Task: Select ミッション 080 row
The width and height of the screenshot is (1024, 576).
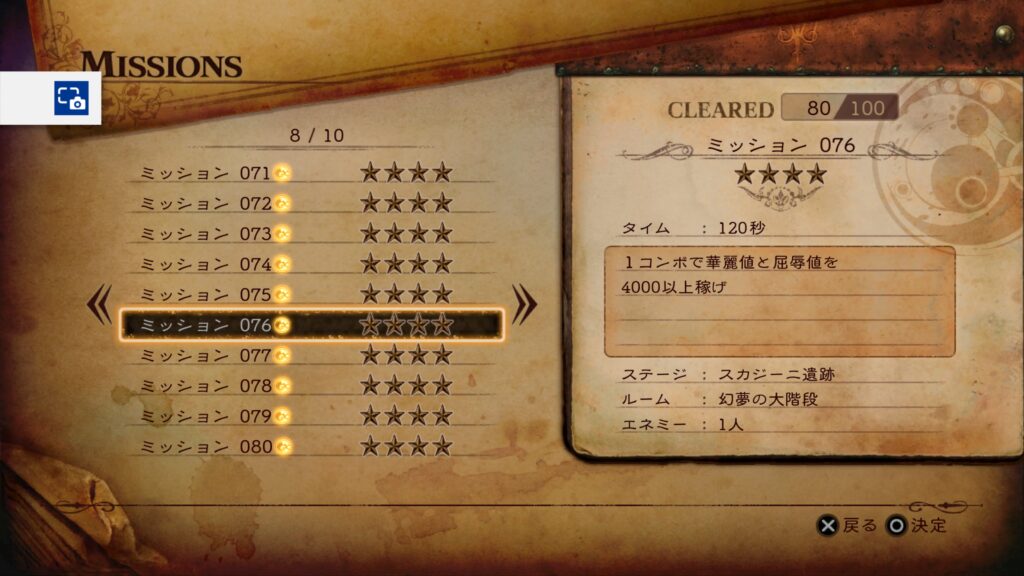Action: coord(310,446)
